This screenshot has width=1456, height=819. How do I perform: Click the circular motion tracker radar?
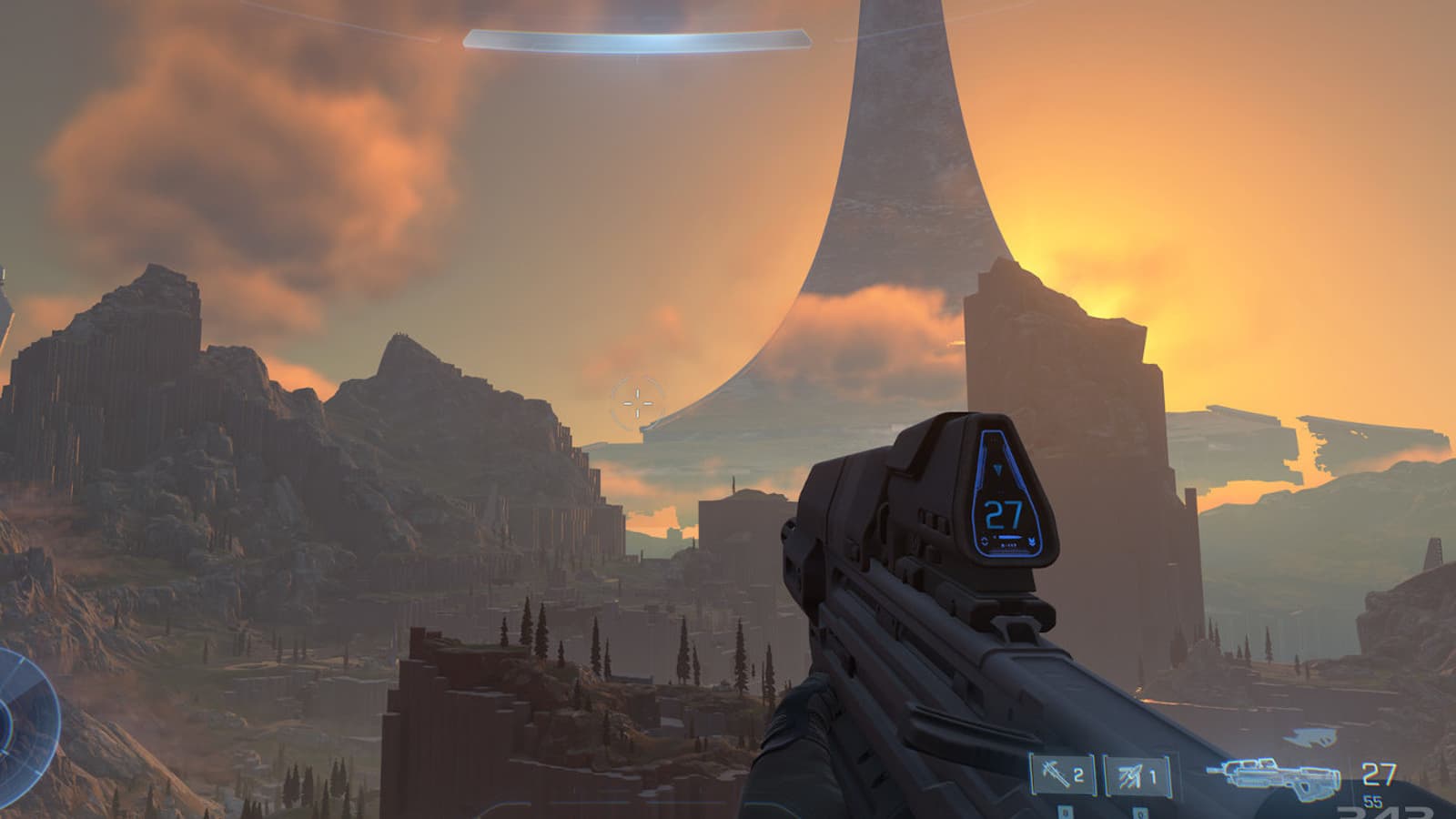coord(18,721)
